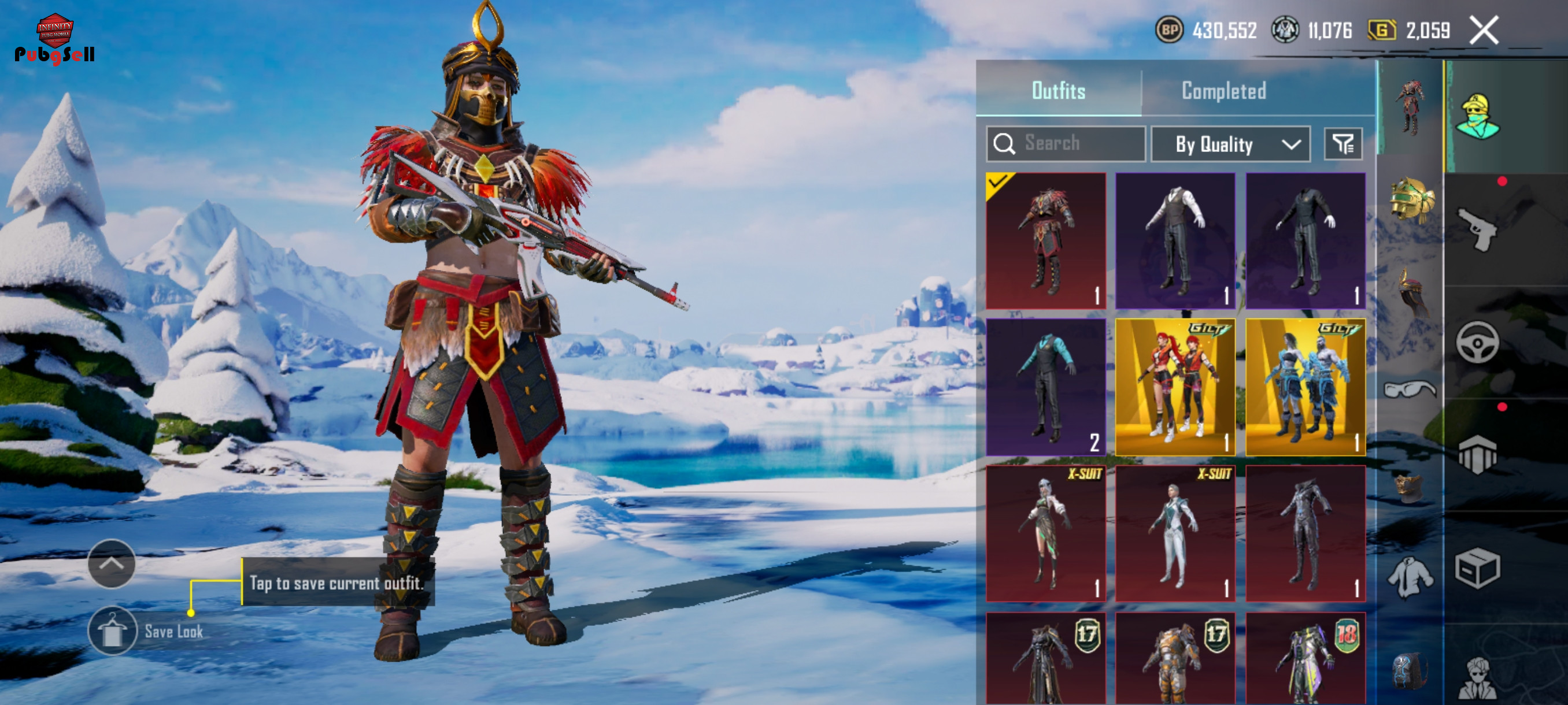Choose the white shirt vest suit

coord(1175,241)
